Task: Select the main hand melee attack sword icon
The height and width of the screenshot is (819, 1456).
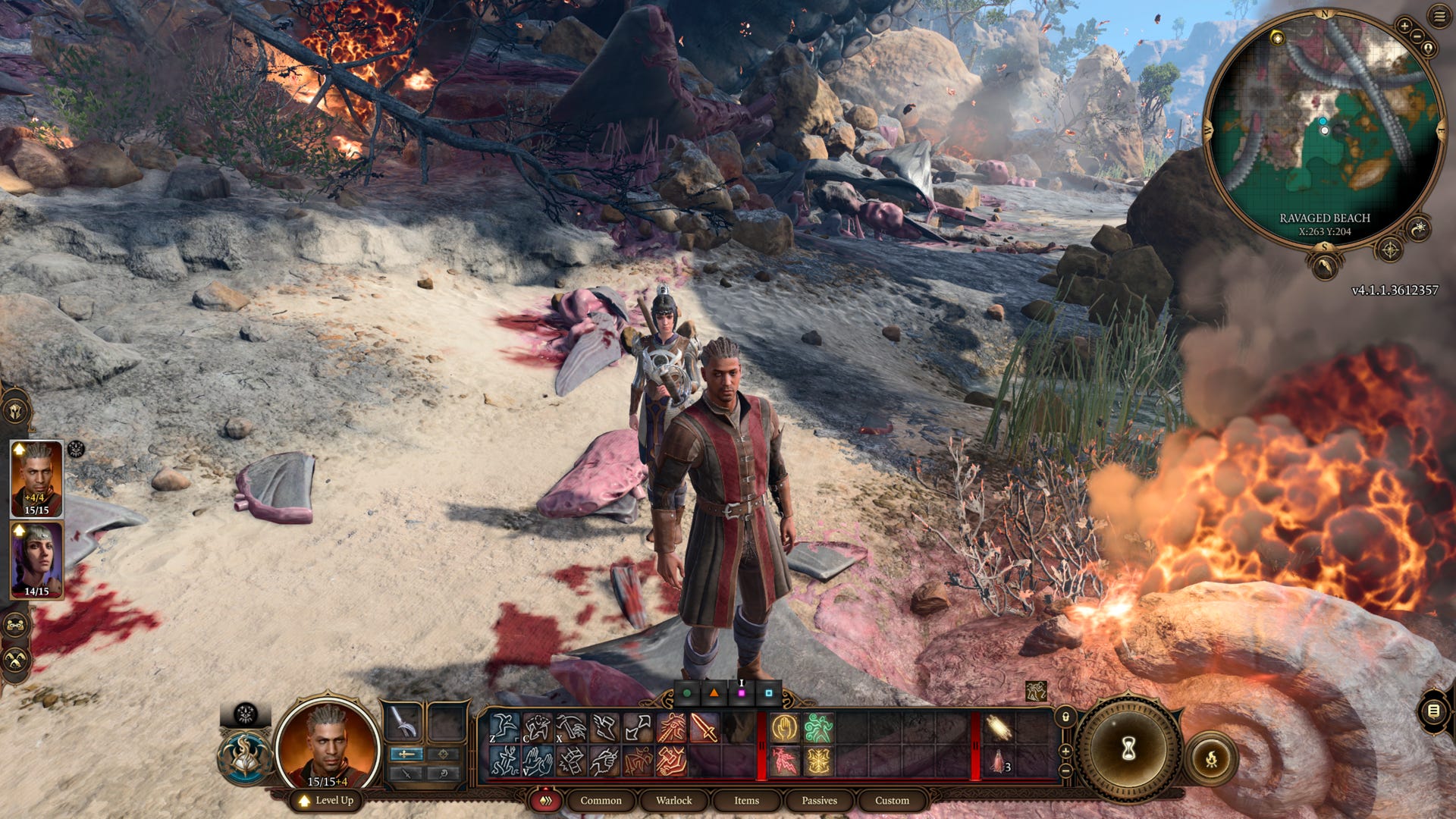Action: click(x=704, y=727)
